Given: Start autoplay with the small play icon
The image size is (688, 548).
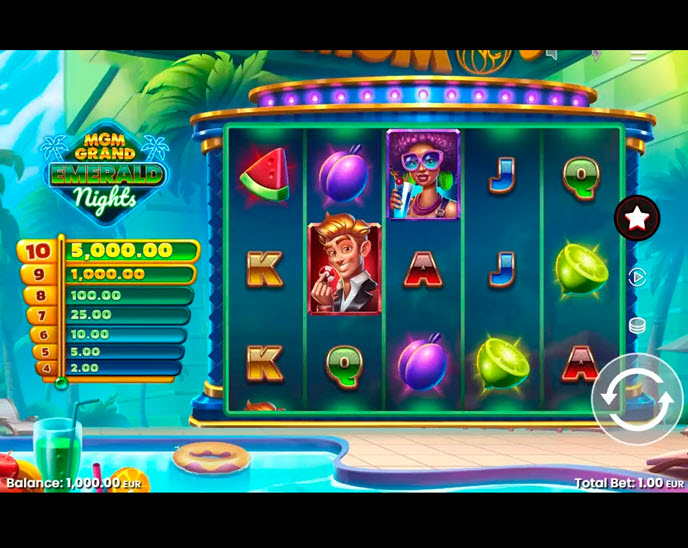Looking at the screenshot, I should [x=637, y=277].
